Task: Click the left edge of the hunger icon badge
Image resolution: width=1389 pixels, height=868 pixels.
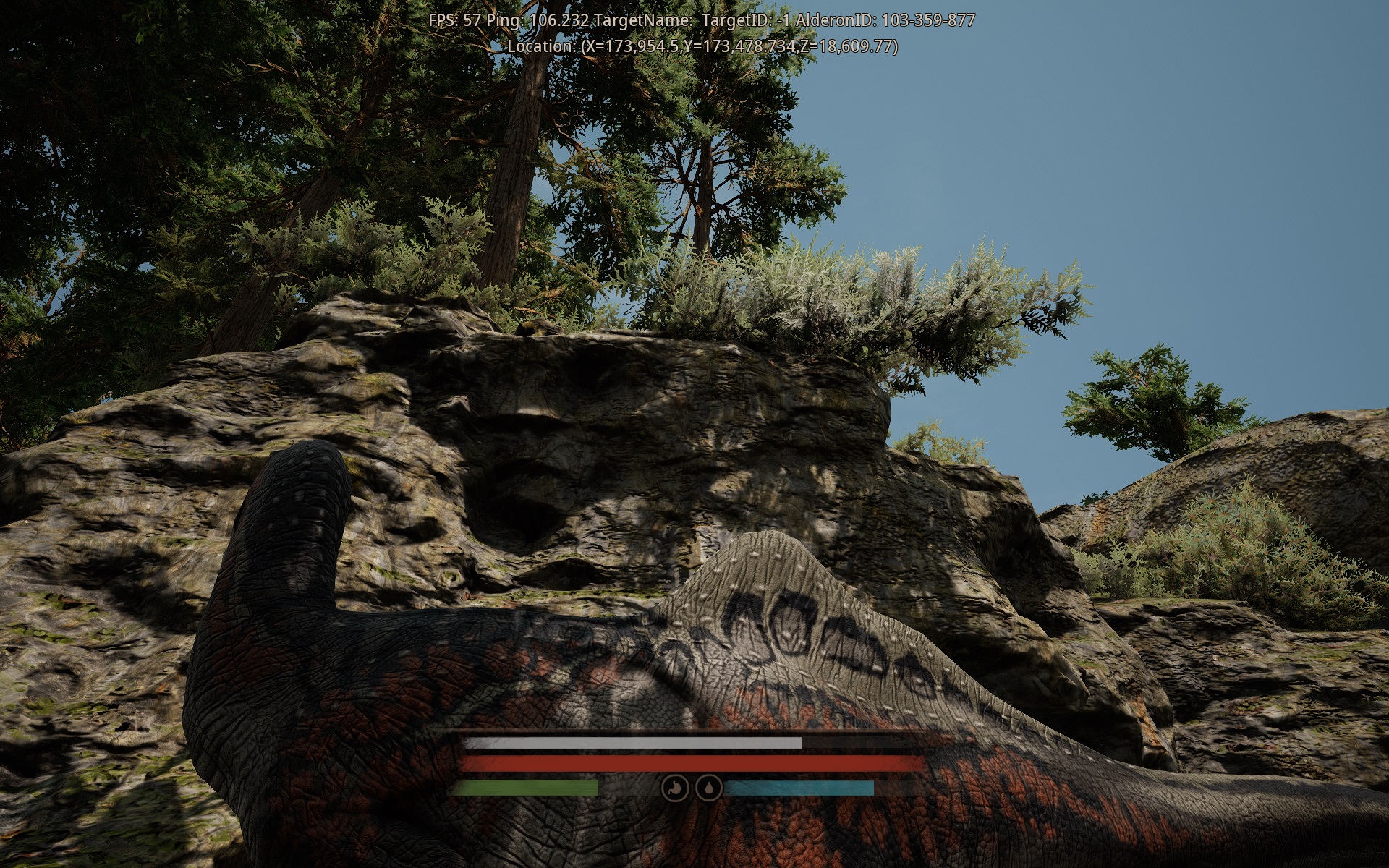Action: pyautogui.click(x=662, y=788)
